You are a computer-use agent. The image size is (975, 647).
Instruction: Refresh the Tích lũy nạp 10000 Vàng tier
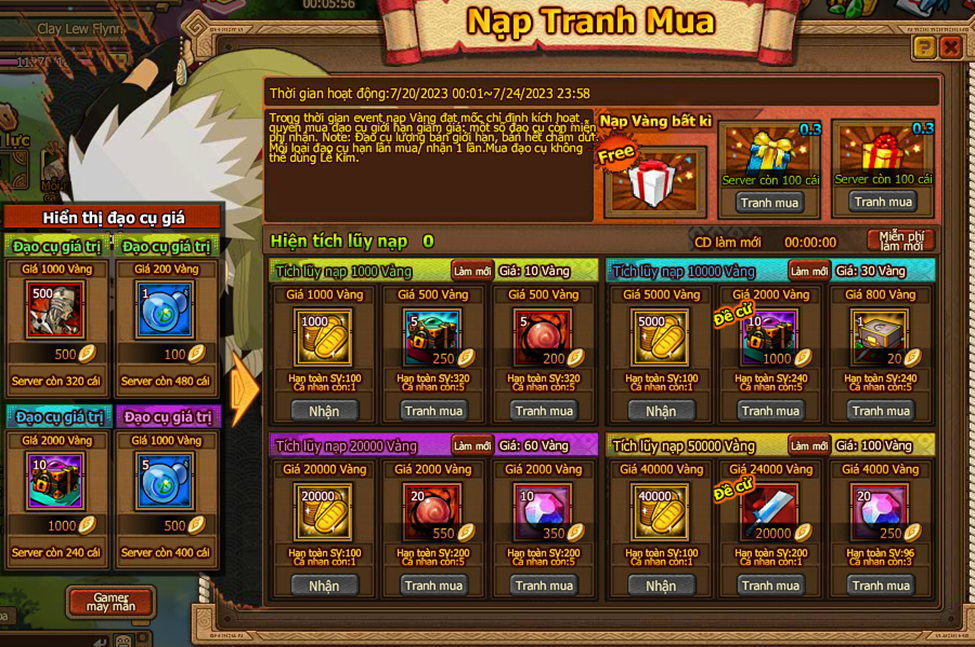[808, 271]
